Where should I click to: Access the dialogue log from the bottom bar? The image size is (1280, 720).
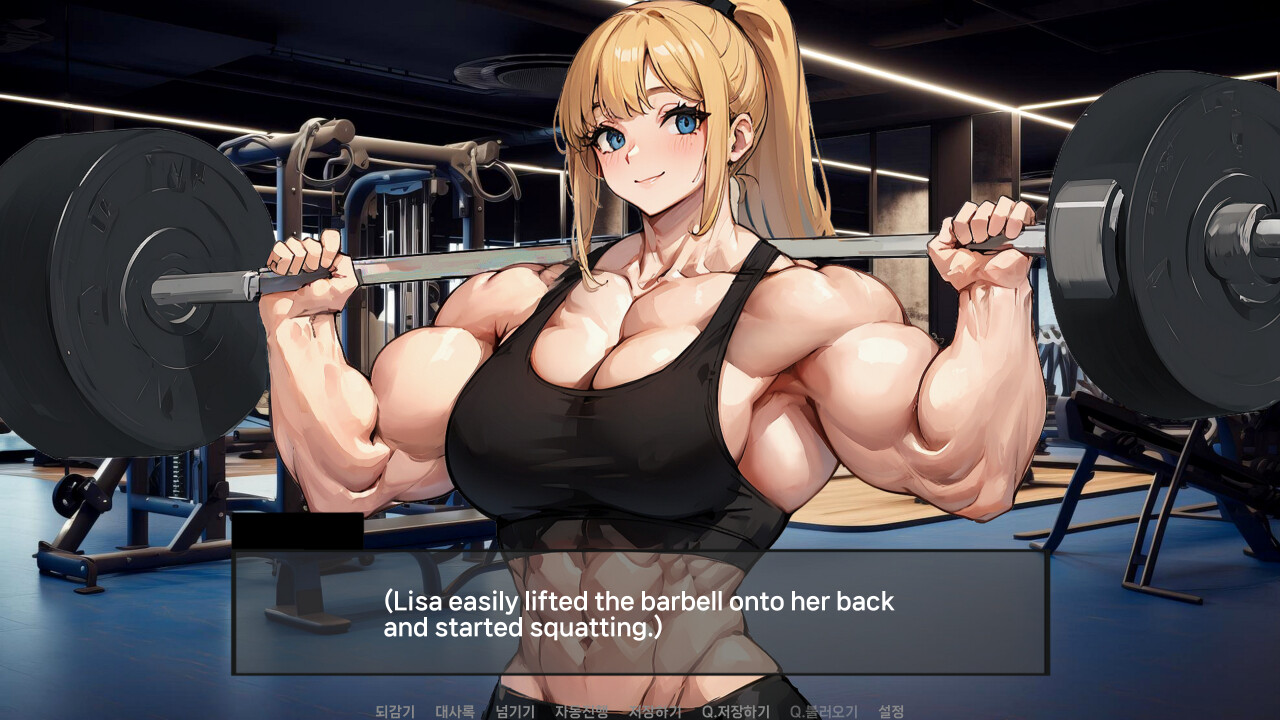(x=454, y=713)
